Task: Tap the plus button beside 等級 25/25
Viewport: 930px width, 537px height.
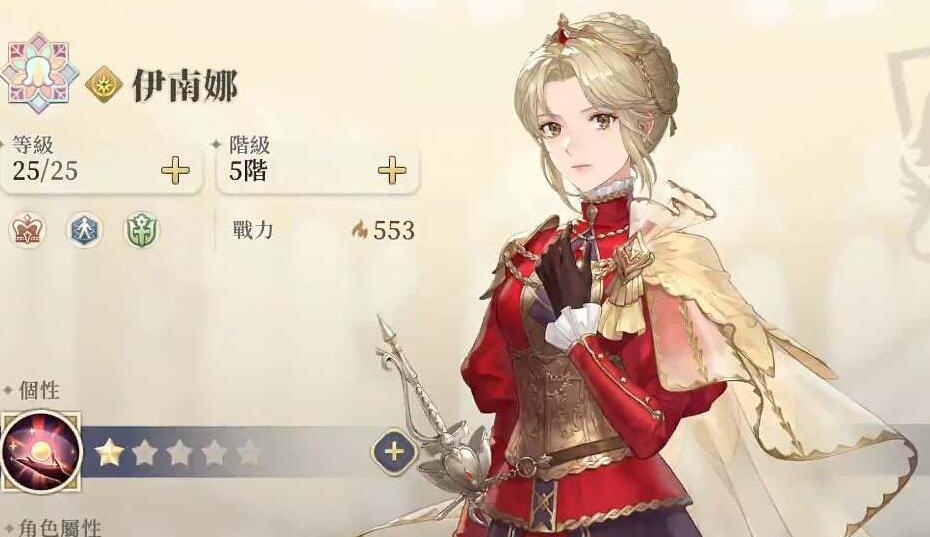Action: pos(175,171)
